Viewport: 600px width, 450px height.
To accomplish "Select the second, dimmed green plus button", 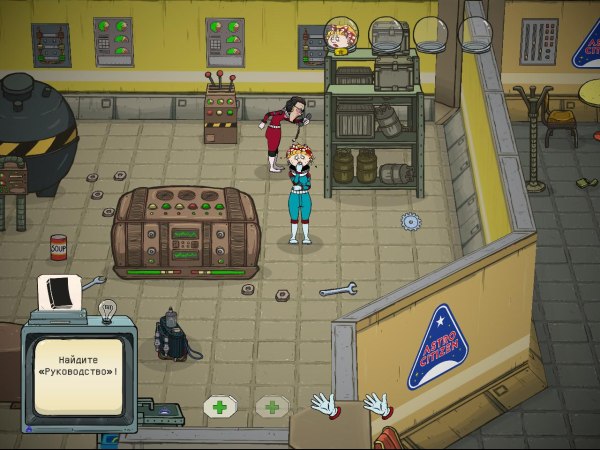I will point(271,407).
